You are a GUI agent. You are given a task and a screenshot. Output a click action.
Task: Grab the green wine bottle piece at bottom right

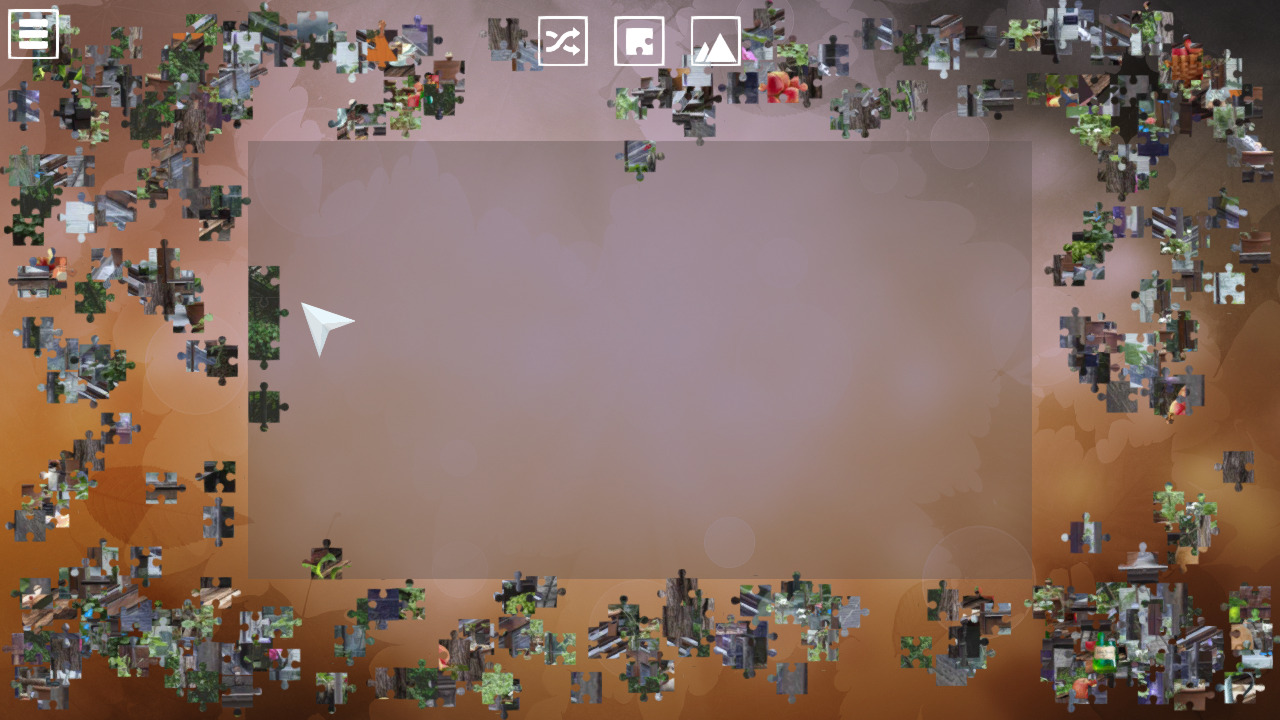[x=1103, y=652]
